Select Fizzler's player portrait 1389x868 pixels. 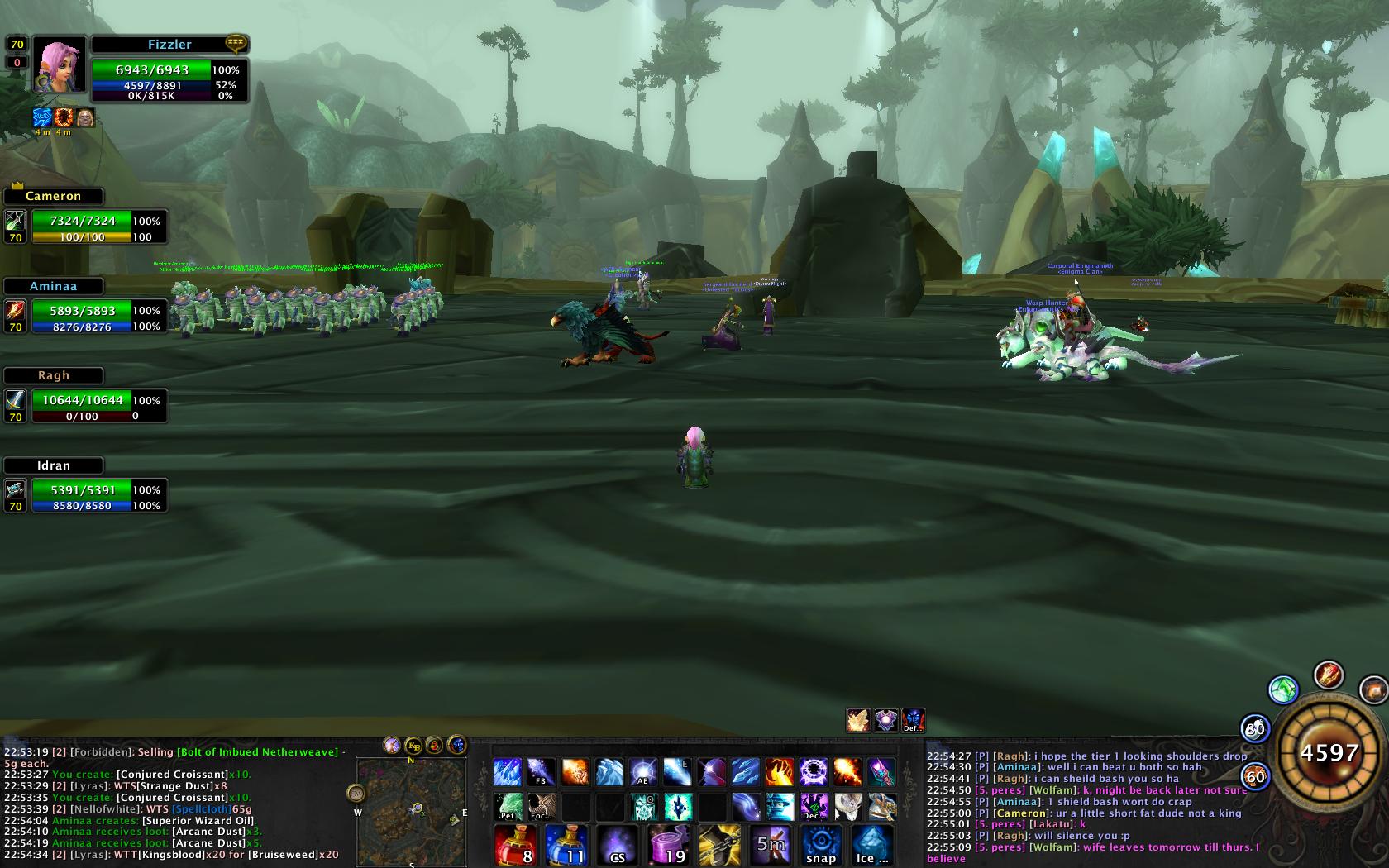click(60, 64)
